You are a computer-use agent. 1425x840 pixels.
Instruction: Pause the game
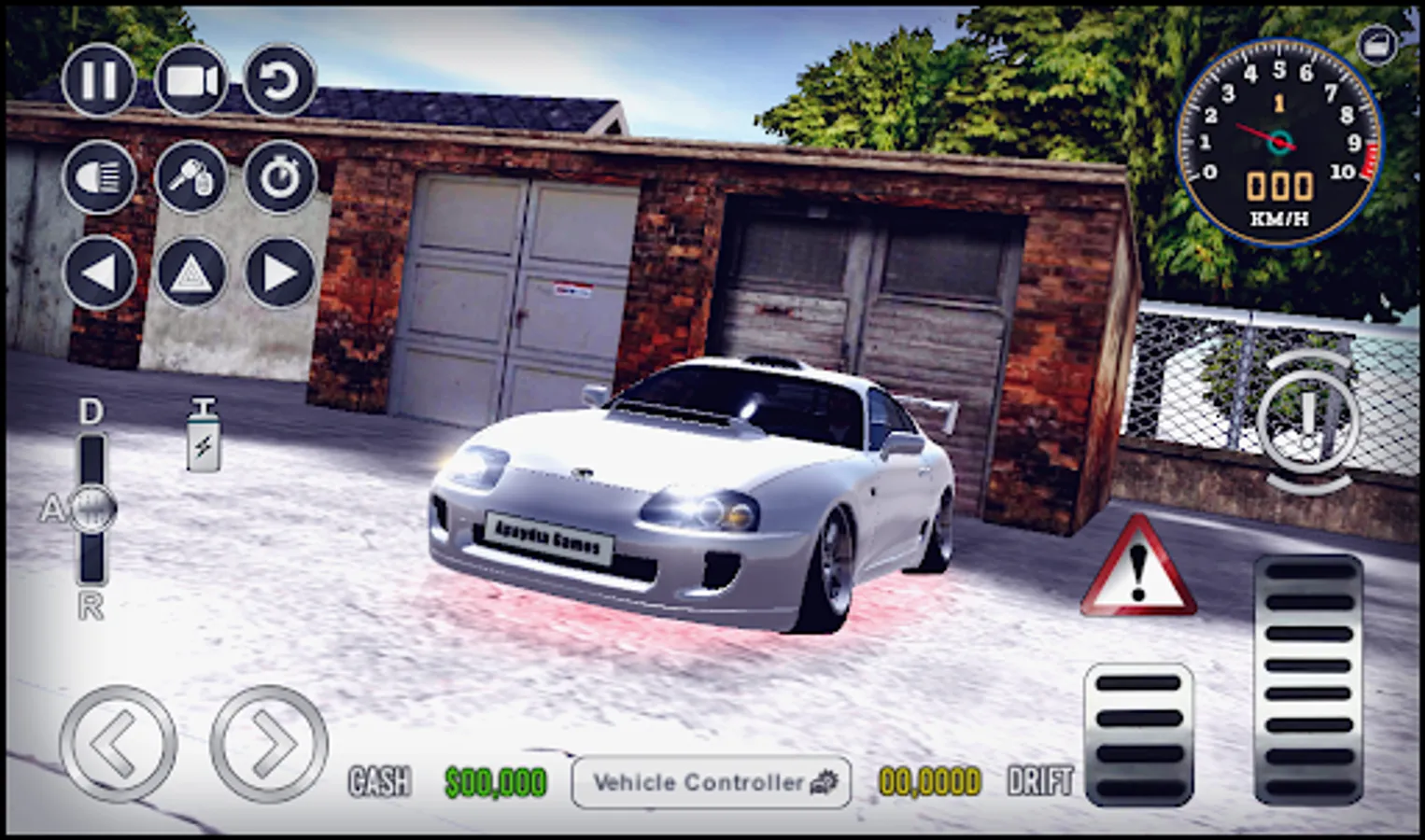pyautogui.click(x=99, y=82)
